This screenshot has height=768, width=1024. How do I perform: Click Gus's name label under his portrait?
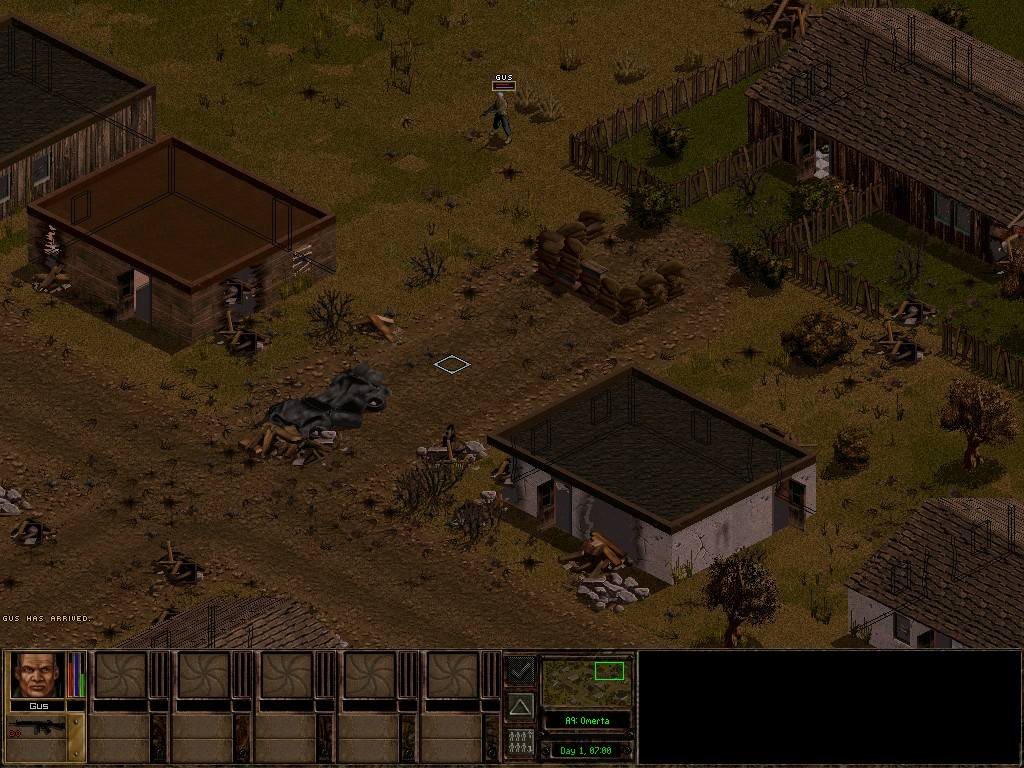(x=38, y=706)
